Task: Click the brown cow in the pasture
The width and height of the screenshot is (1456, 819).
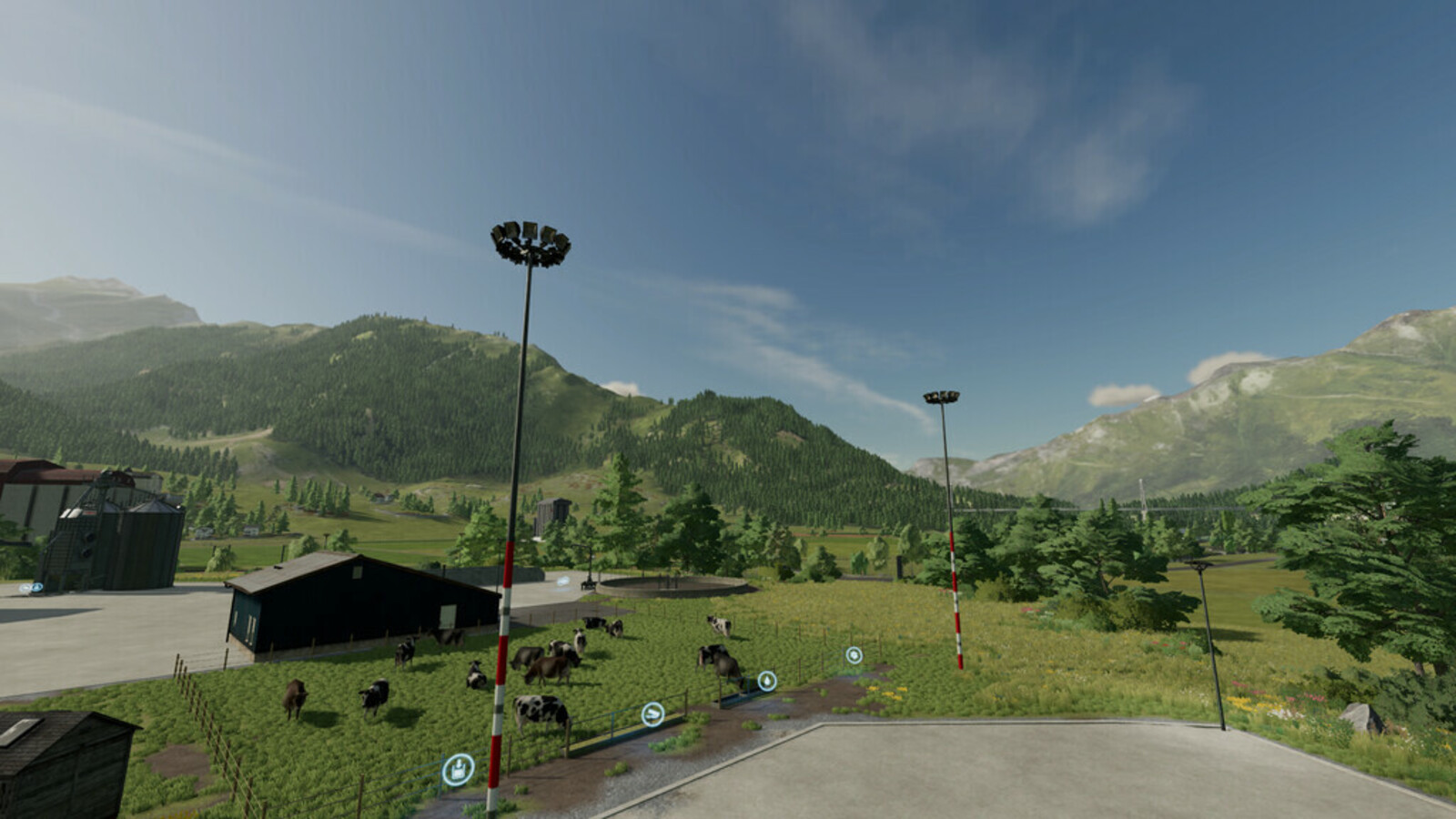Action: 547,670
